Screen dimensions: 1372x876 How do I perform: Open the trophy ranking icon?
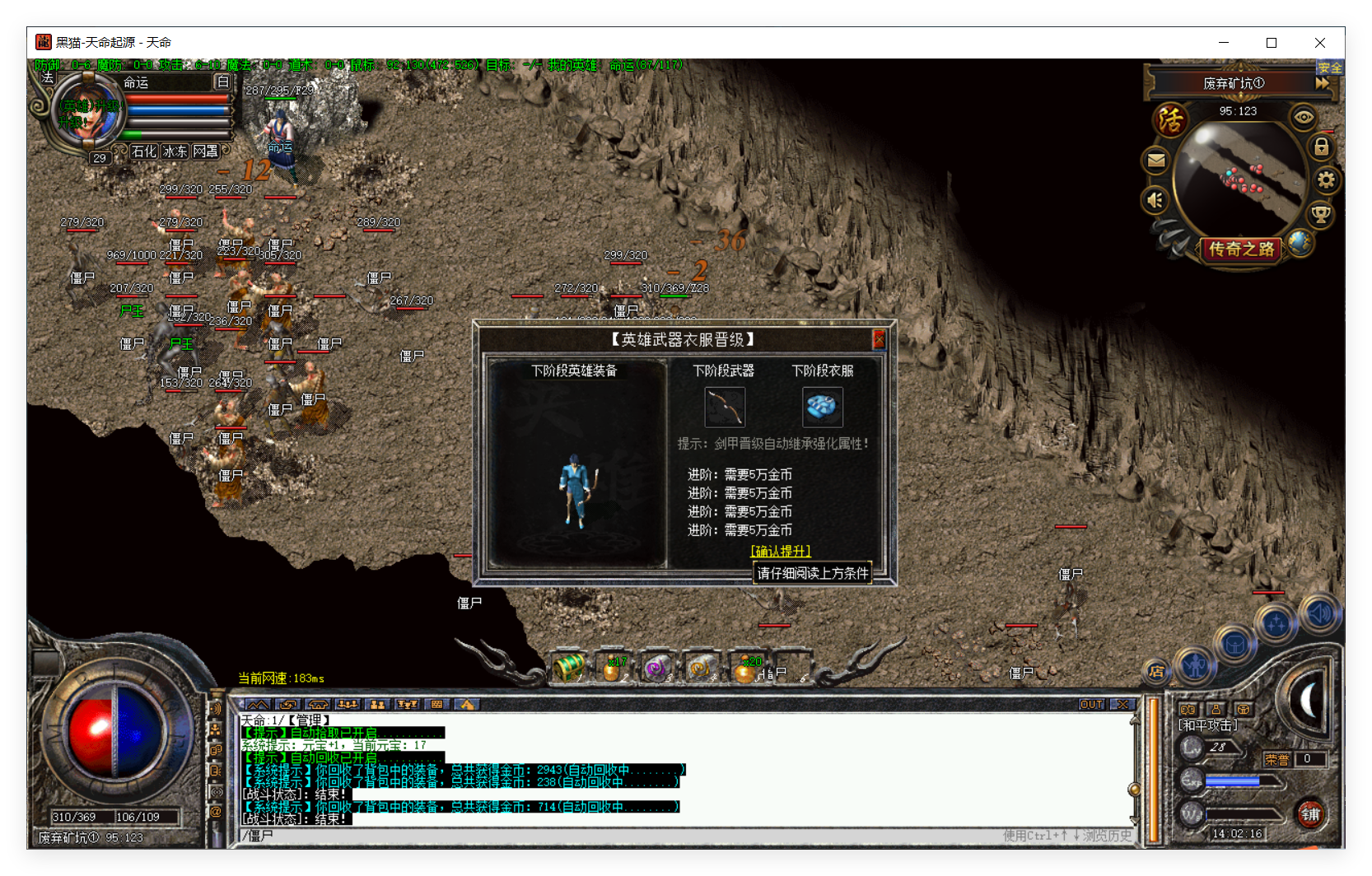click(1320, 215)
